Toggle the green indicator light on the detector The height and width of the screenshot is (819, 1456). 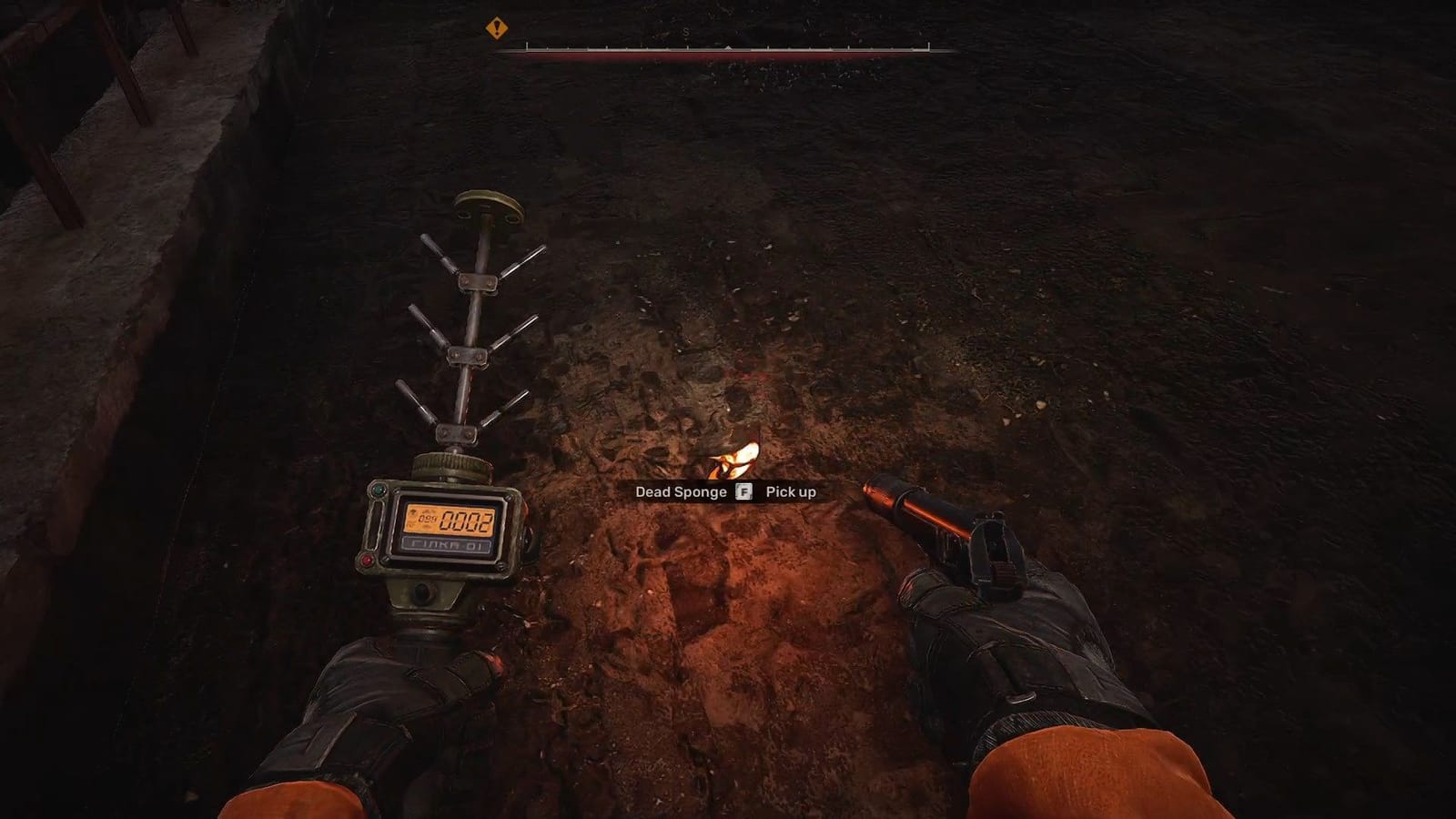[x=379, y=490]
